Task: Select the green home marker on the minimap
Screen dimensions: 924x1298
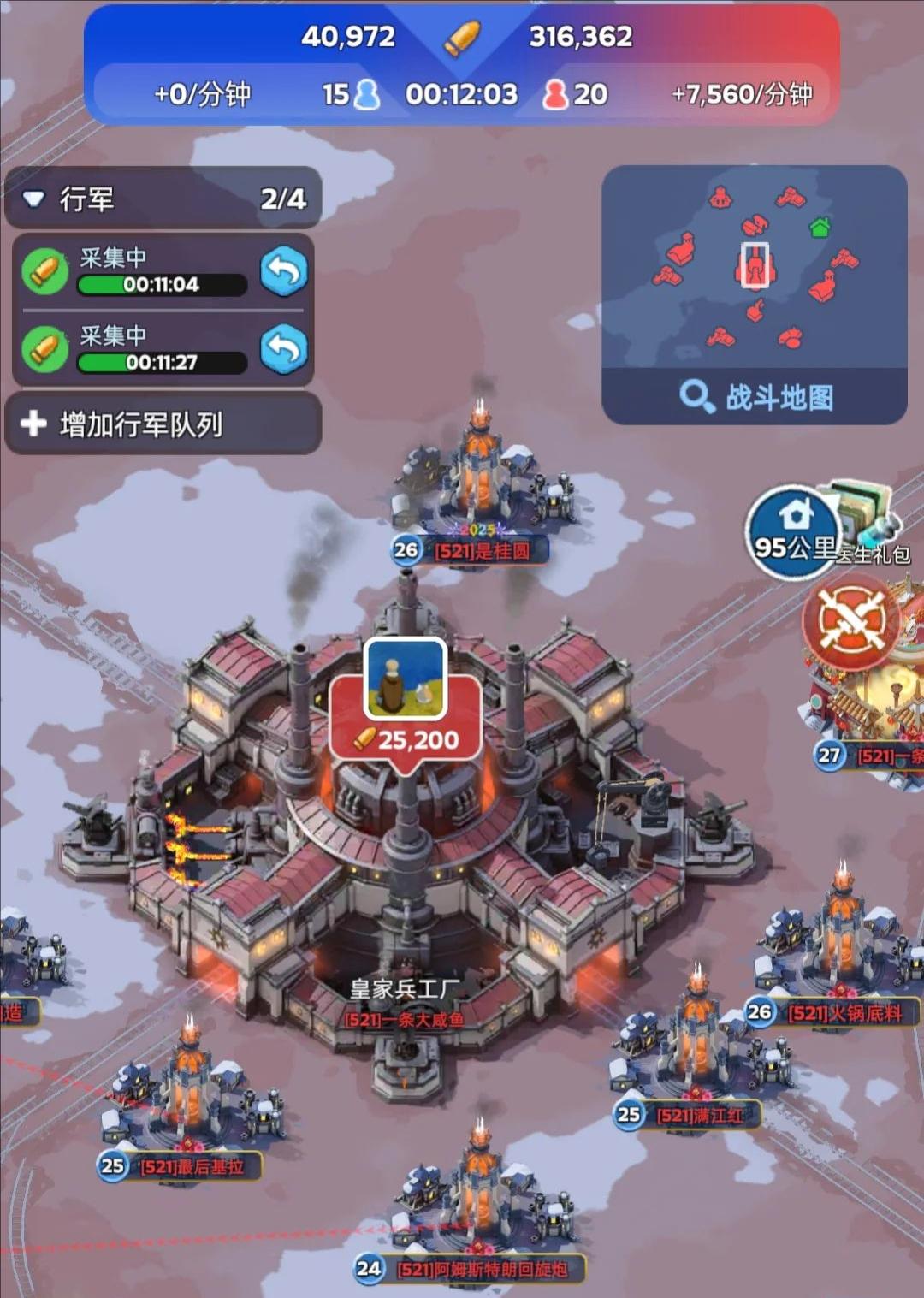Action: (x=820, y=227)
